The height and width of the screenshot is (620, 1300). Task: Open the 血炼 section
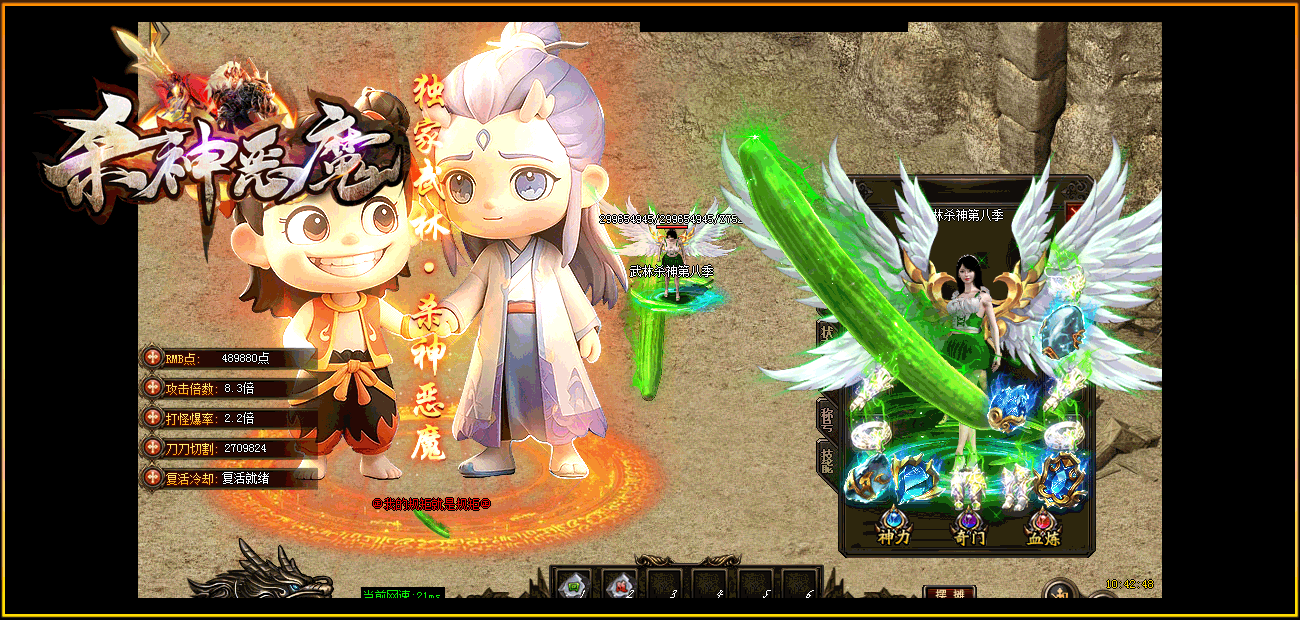pyautogui.click(x=1043, y=528)
